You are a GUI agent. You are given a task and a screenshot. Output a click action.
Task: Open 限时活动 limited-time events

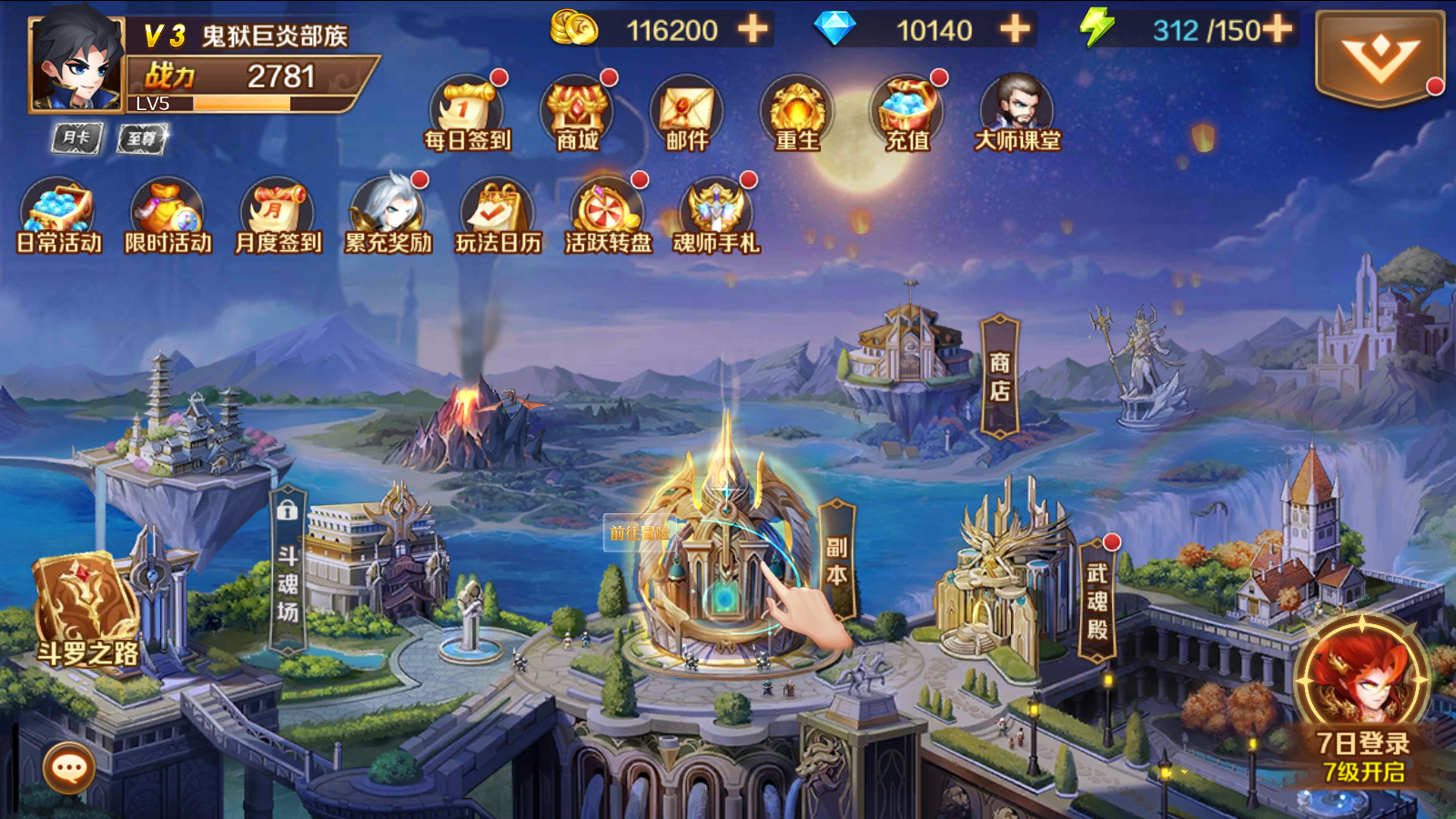[167, 216]
